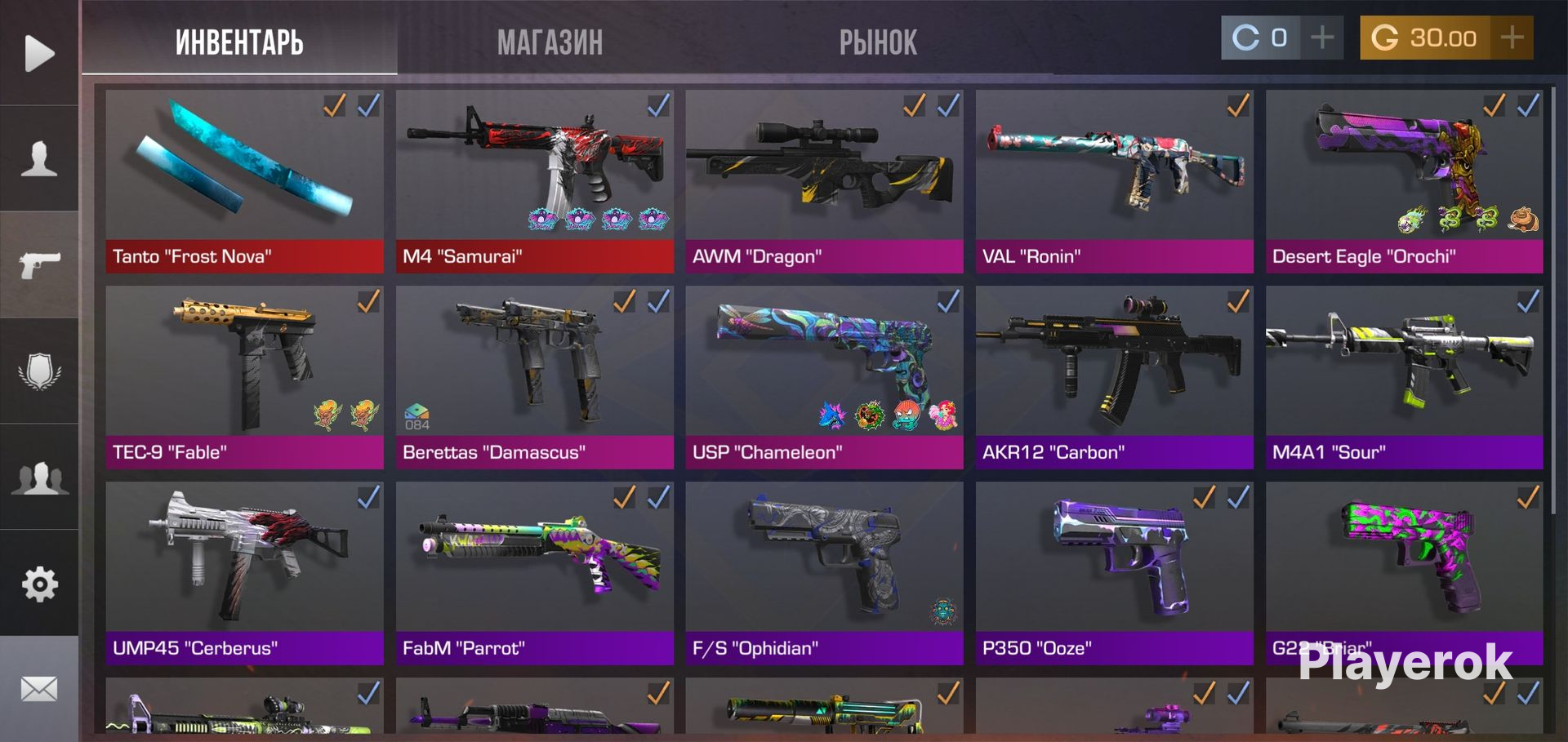Tap the play arrow in the sidebar
This screenshot has width=1568, height=742.
(x=39, y=53)
